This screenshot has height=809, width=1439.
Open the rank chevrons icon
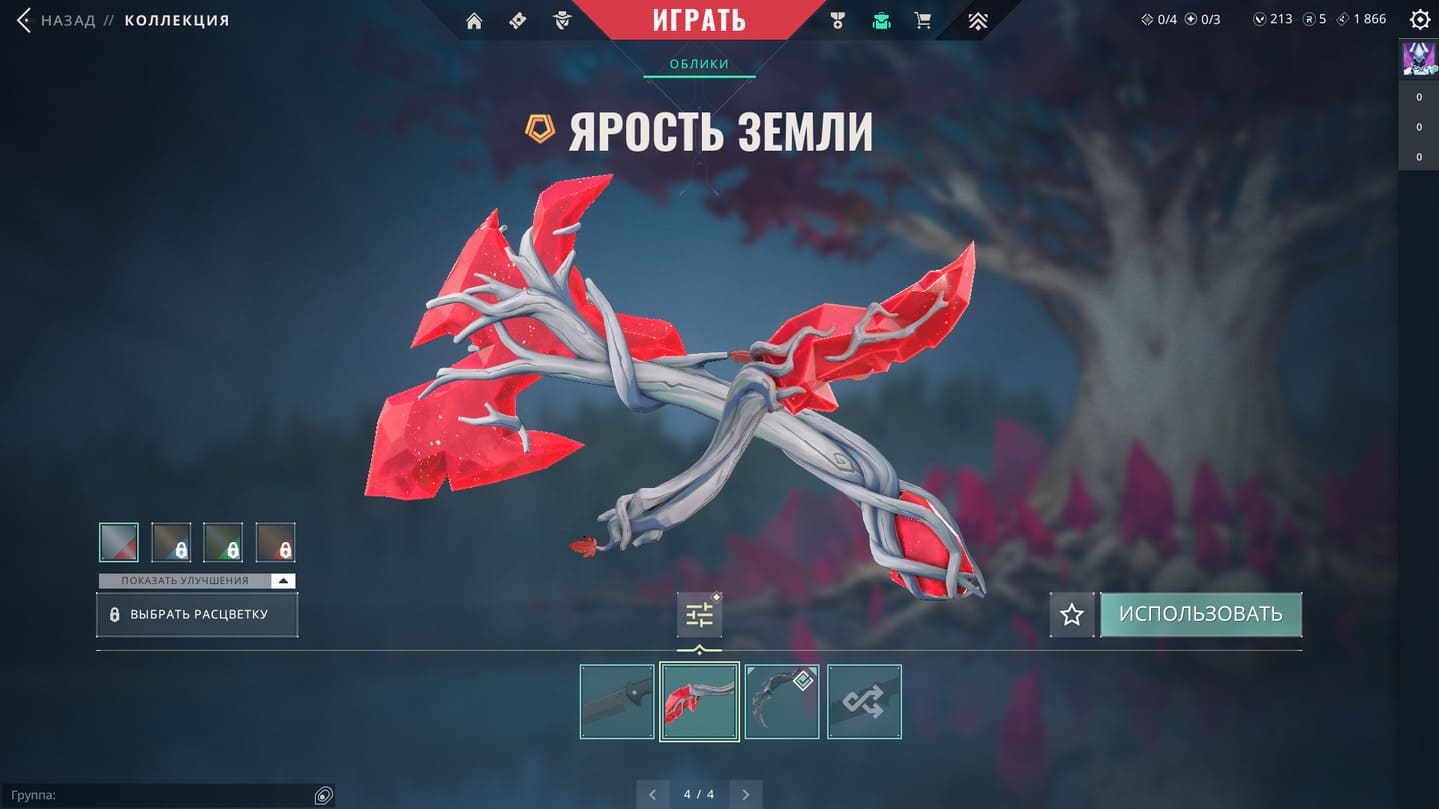tap(977, 21)
